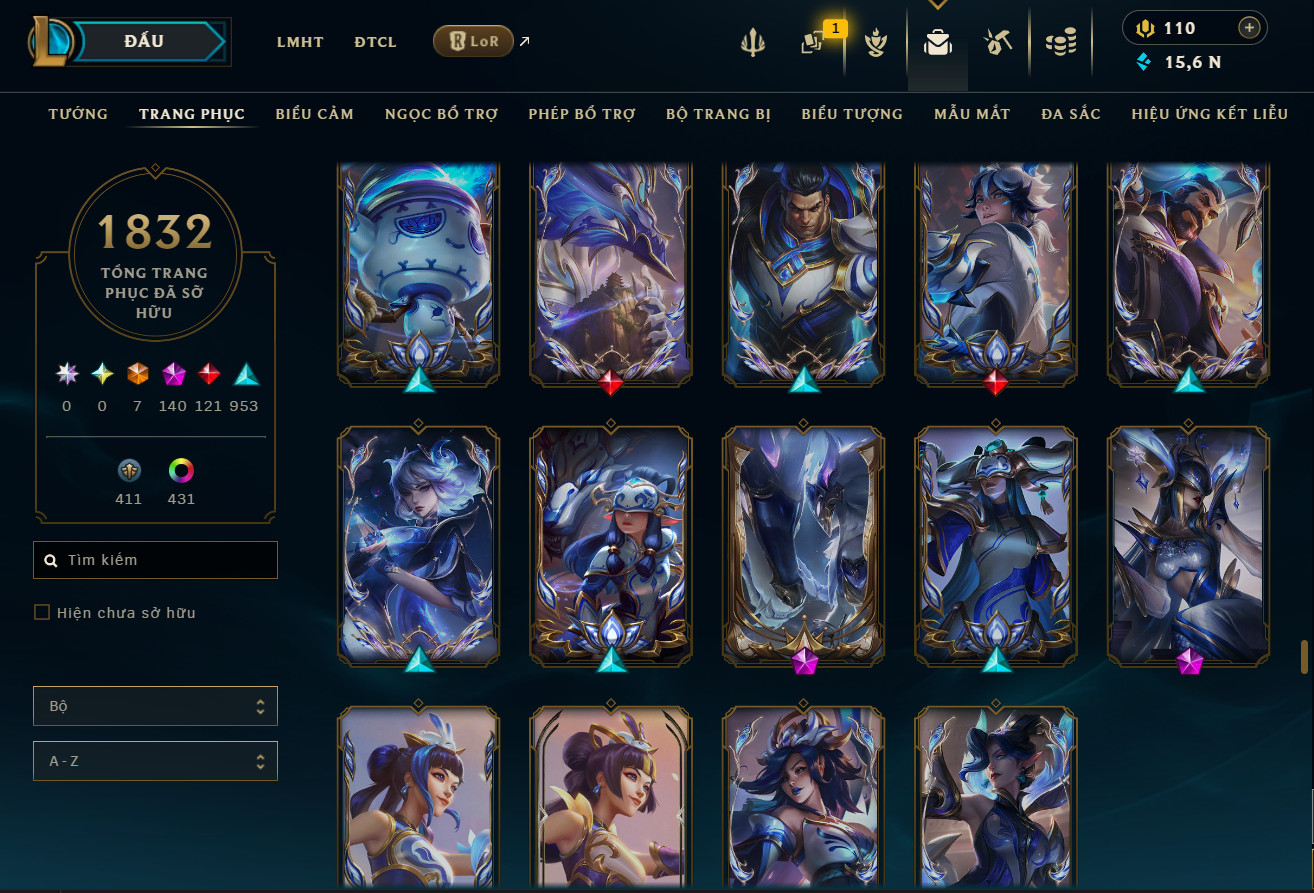Toggle the Hiện chưa sở hữu checkbox
Image resolution: width=1314 pixels, height=893 pixels.
click(42, 612)
